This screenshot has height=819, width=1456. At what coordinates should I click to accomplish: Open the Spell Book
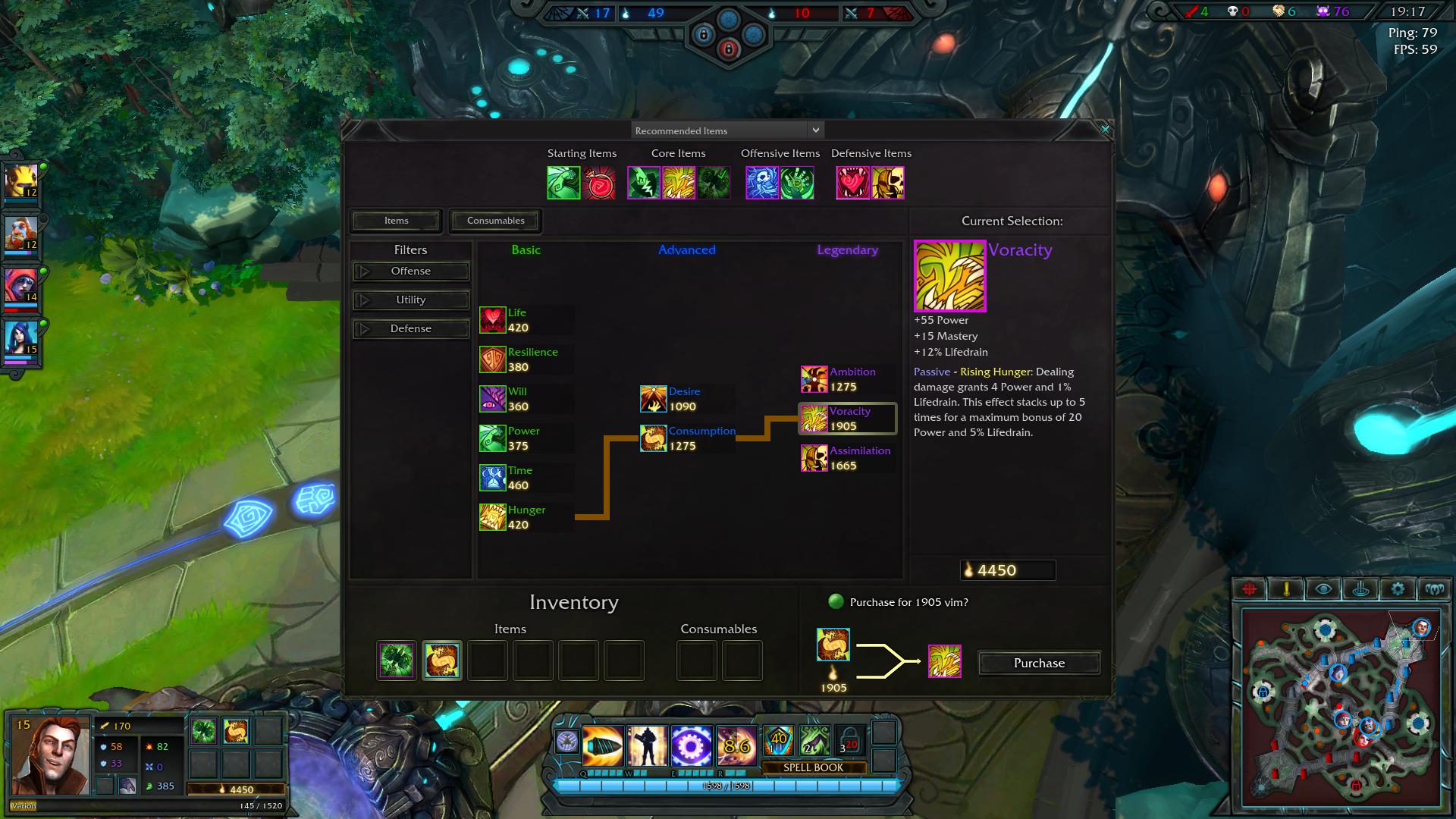(813, 767)
